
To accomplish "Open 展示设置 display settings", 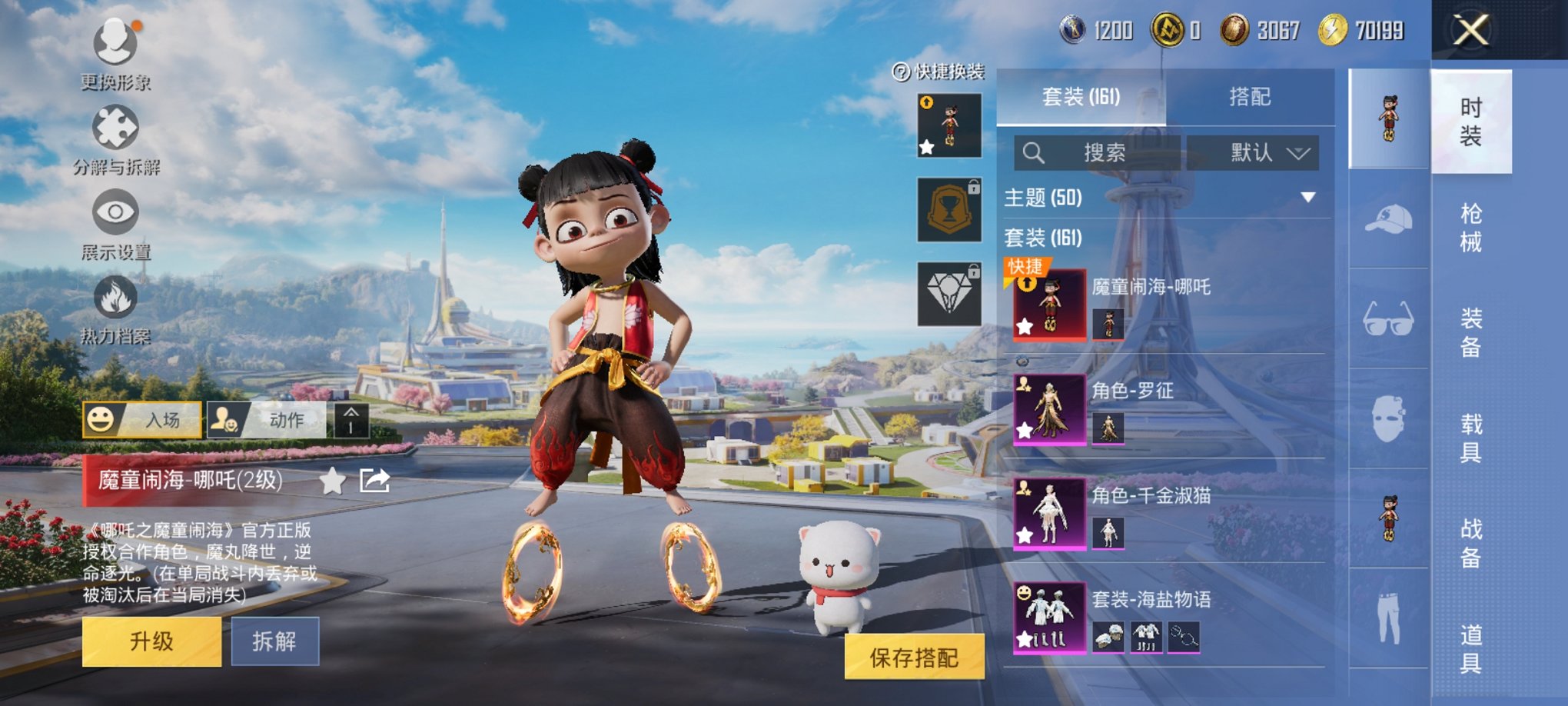I will click(115, 213).
